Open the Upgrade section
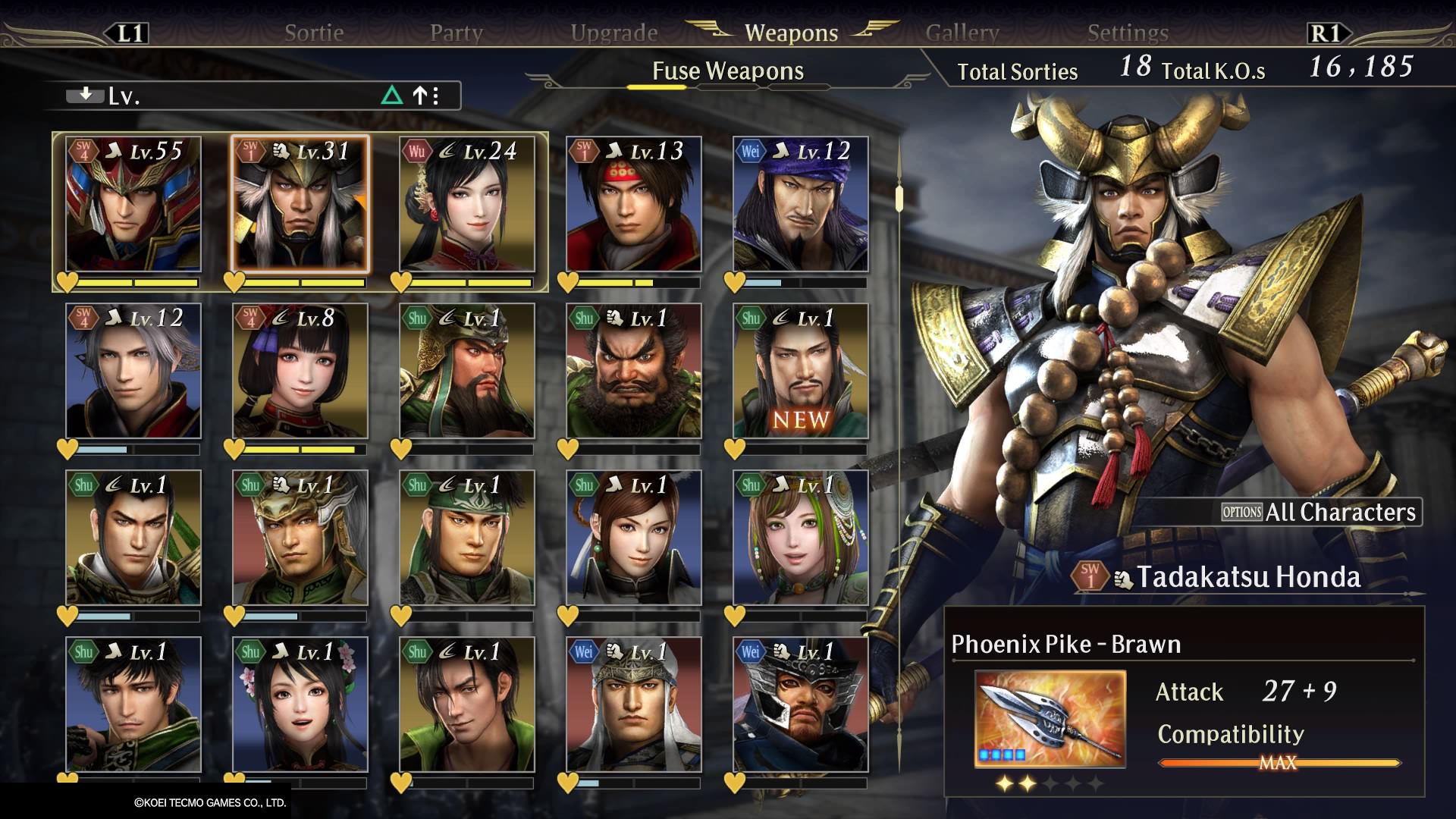The width and height of the screenshot is (1456, 819). tap(614, 32)
